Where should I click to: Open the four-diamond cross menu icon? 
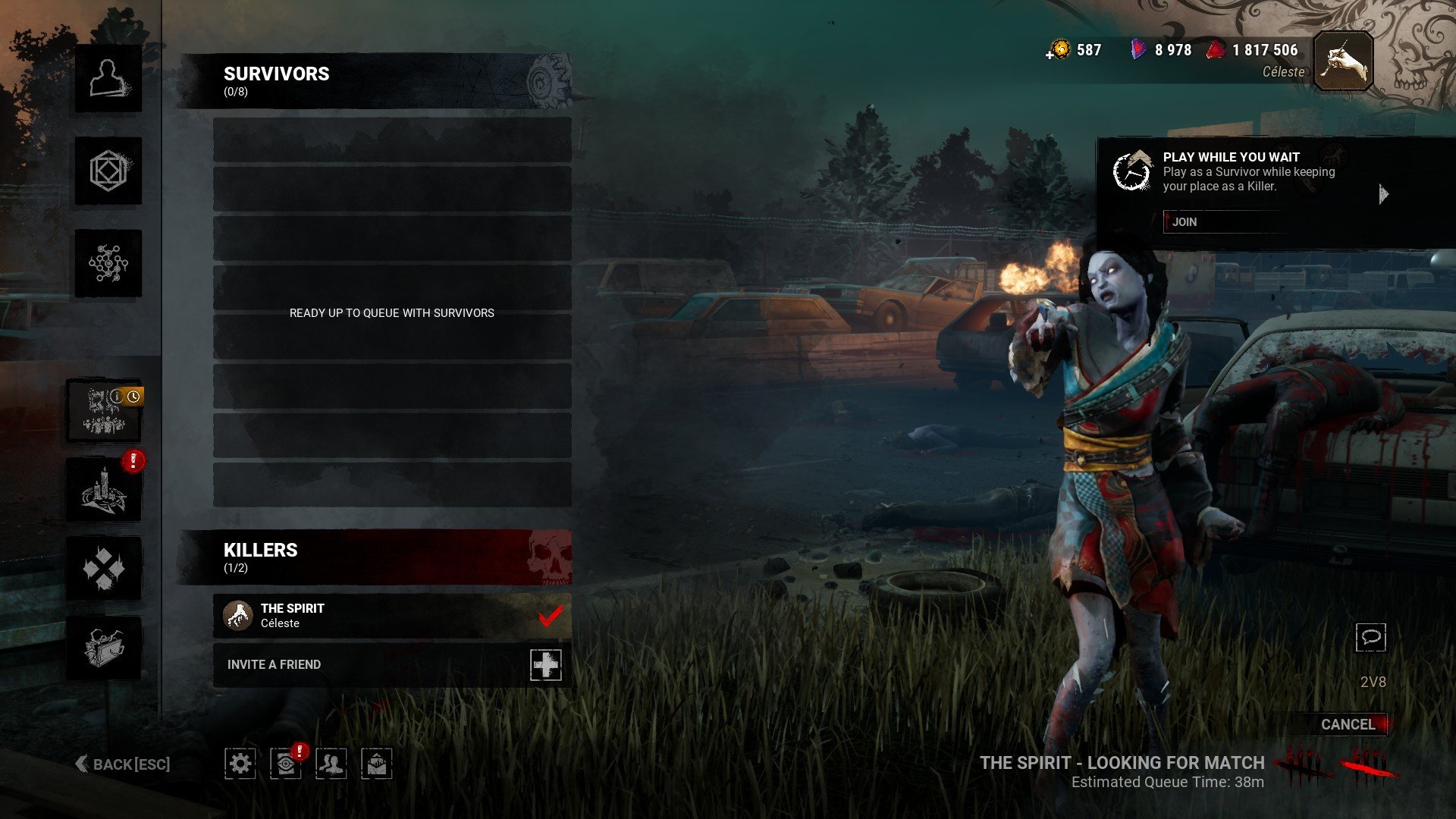click(x=104, y=569)
